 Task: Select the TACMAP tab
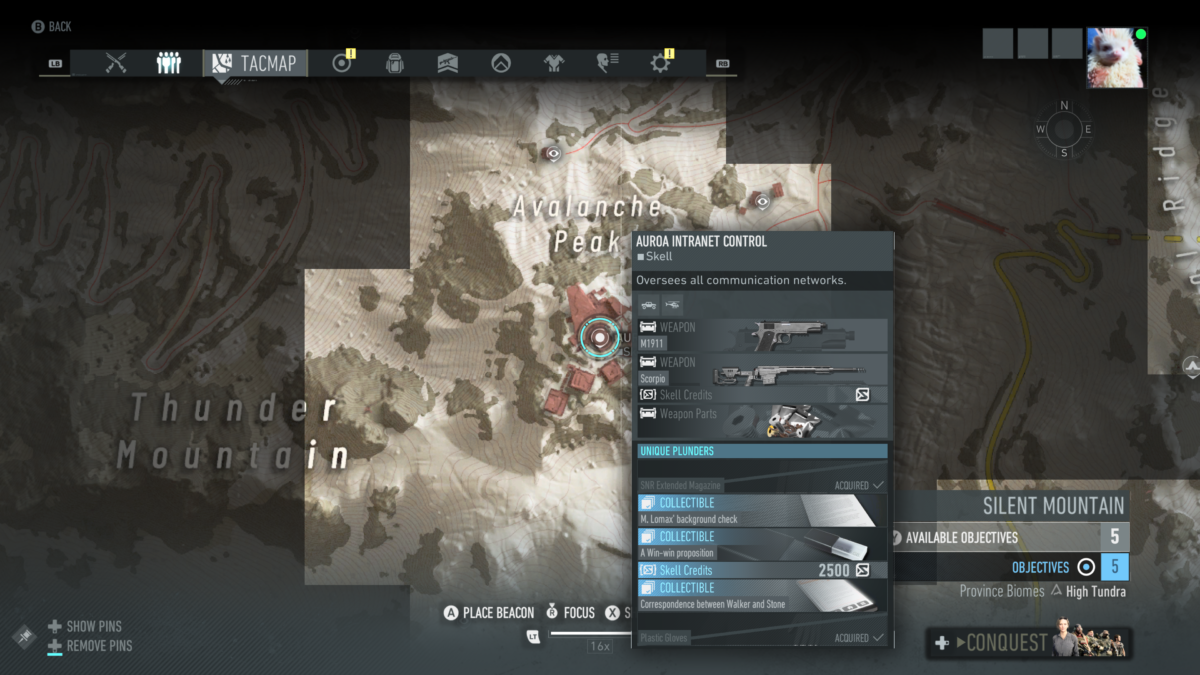click(x=255, y=64)
